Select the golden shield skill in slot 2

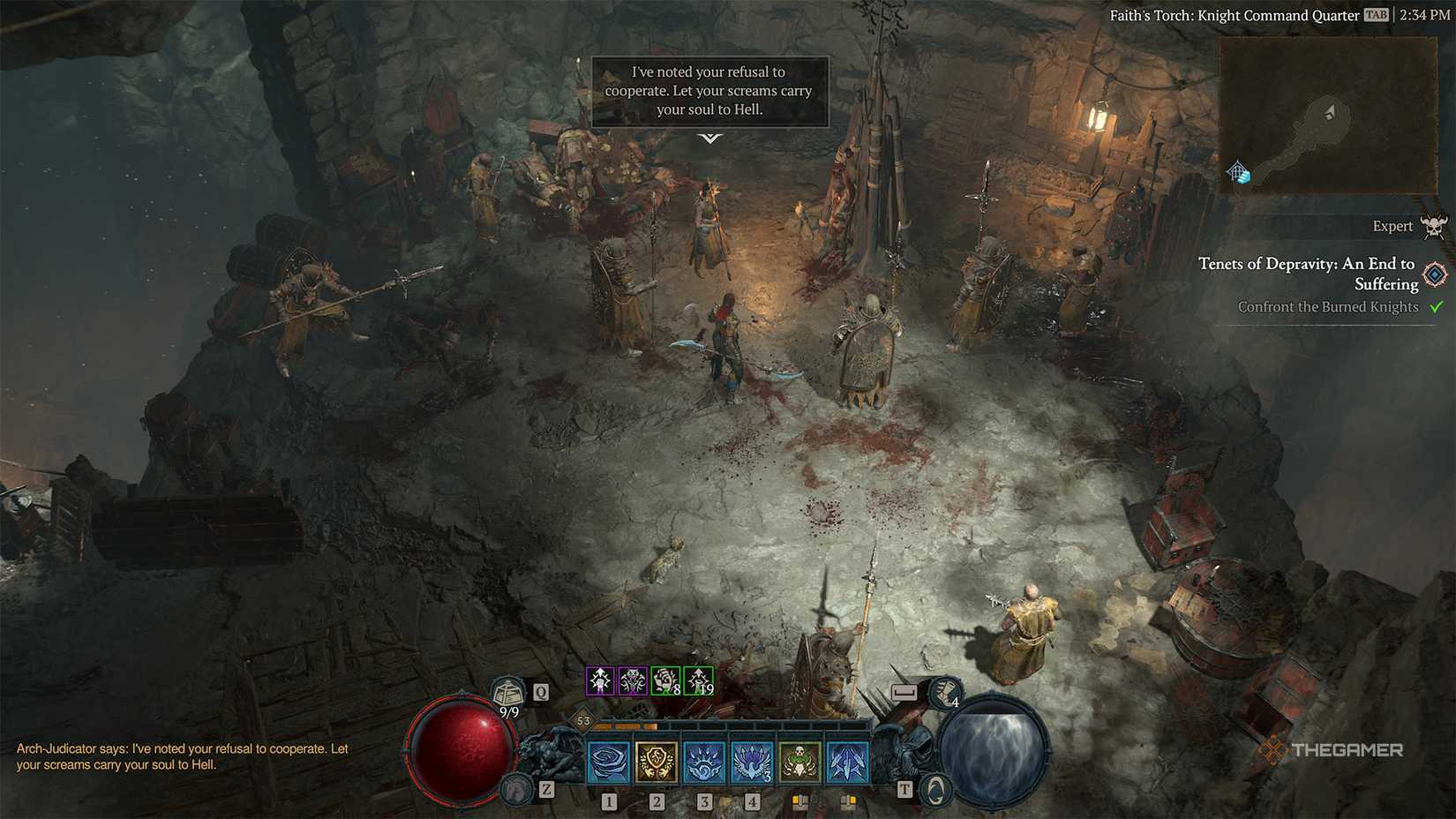pyautogui.click(x=657, y=763)
